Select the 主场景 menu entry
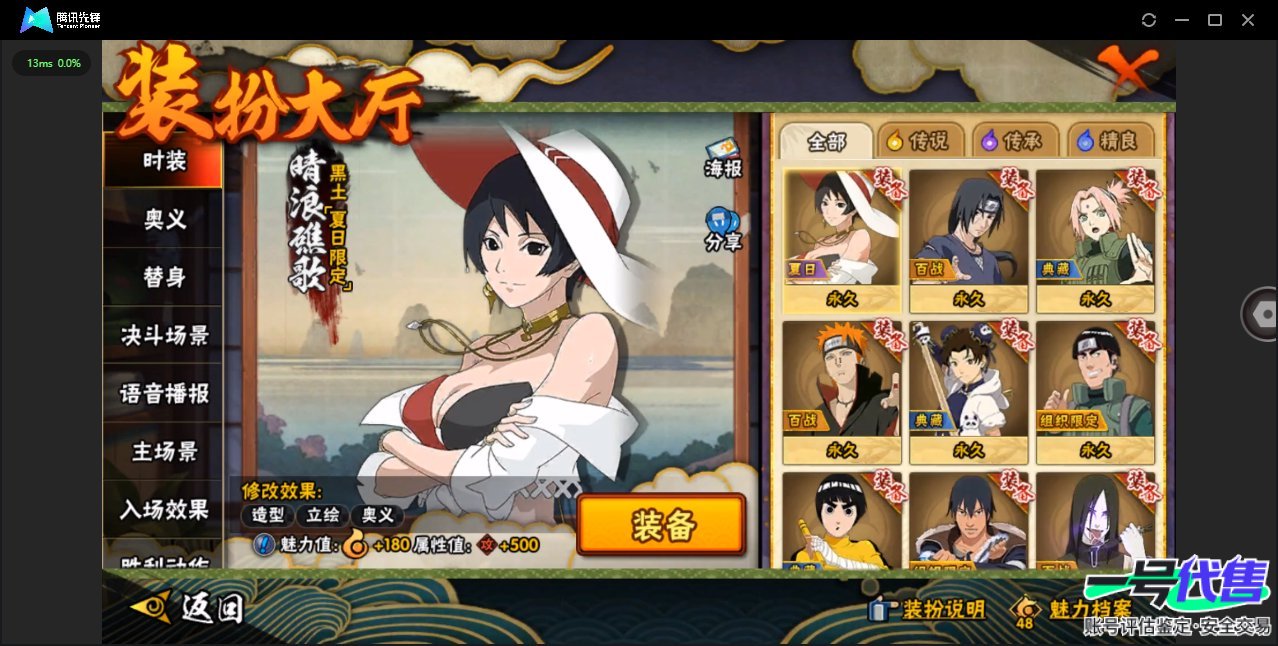 164,451
